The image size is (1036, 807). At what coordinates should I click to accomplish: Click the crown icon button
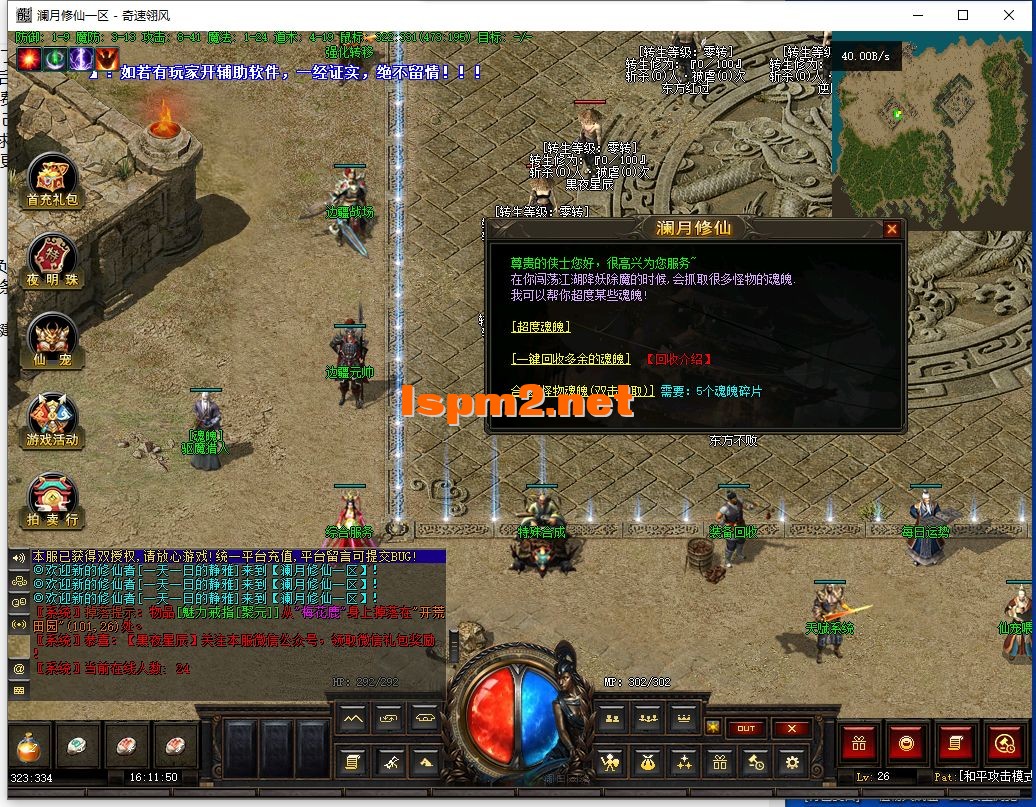pyautogui.click(x=683, y=717)
